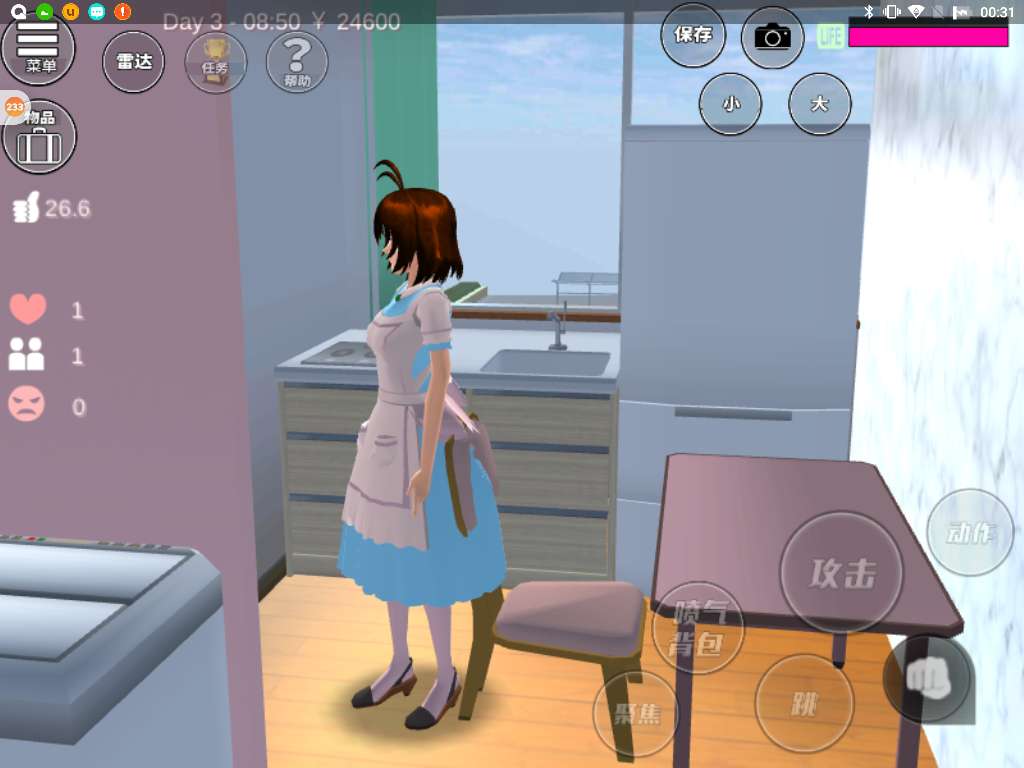Open the 任务 quest trophy button
The image size is (1024, 768).
[x=216, y=62]
